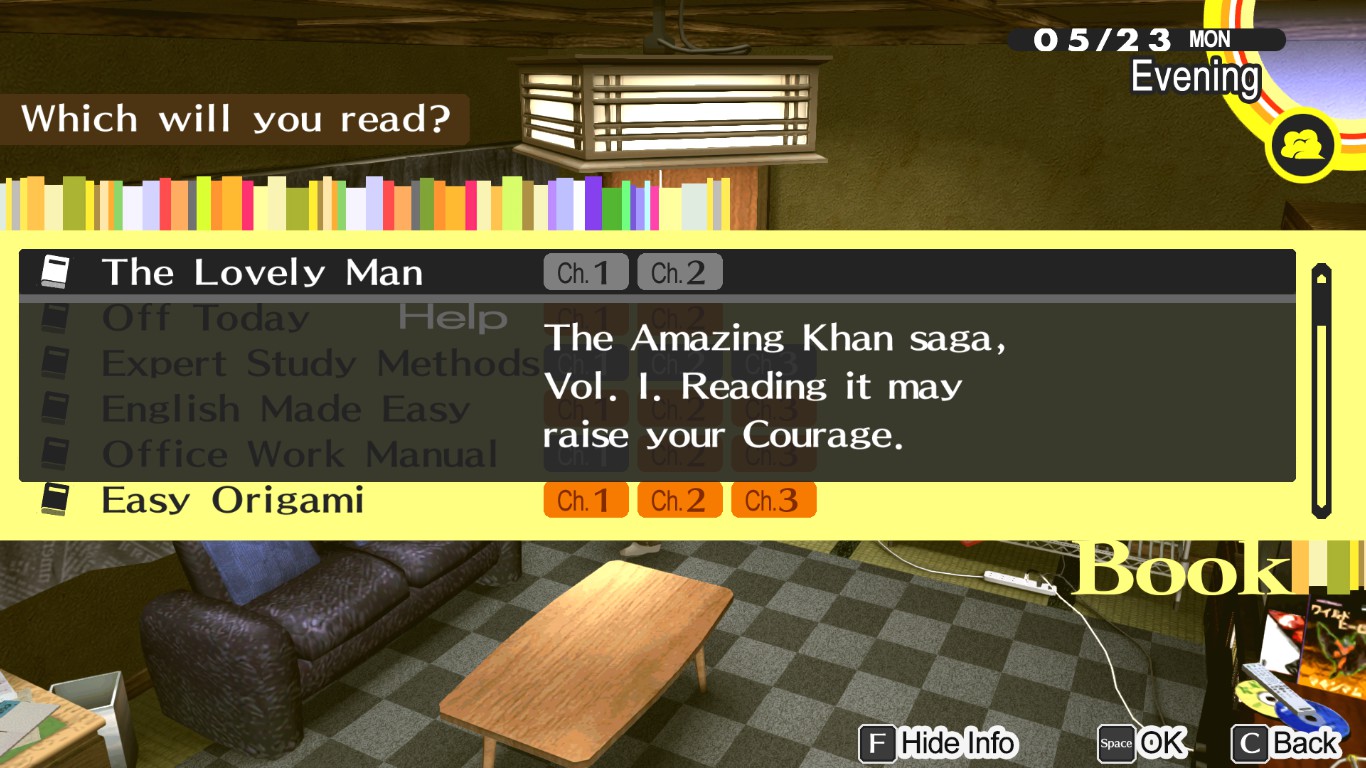Select Ch.2 of The Lovely Man

coord(679,271)
